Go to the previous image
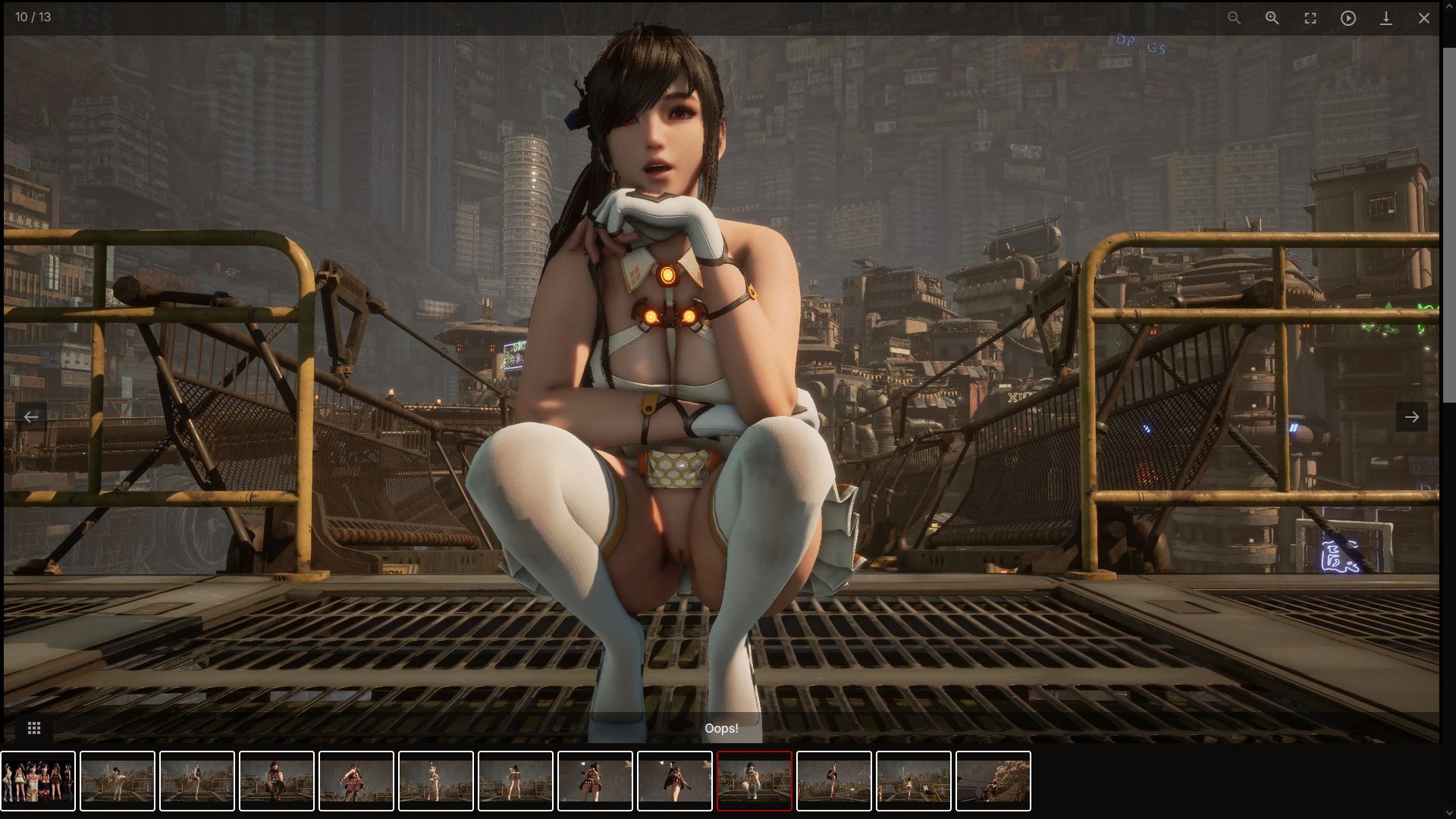The width and height of the screenshot is (1456, 819). coord(31,416)
